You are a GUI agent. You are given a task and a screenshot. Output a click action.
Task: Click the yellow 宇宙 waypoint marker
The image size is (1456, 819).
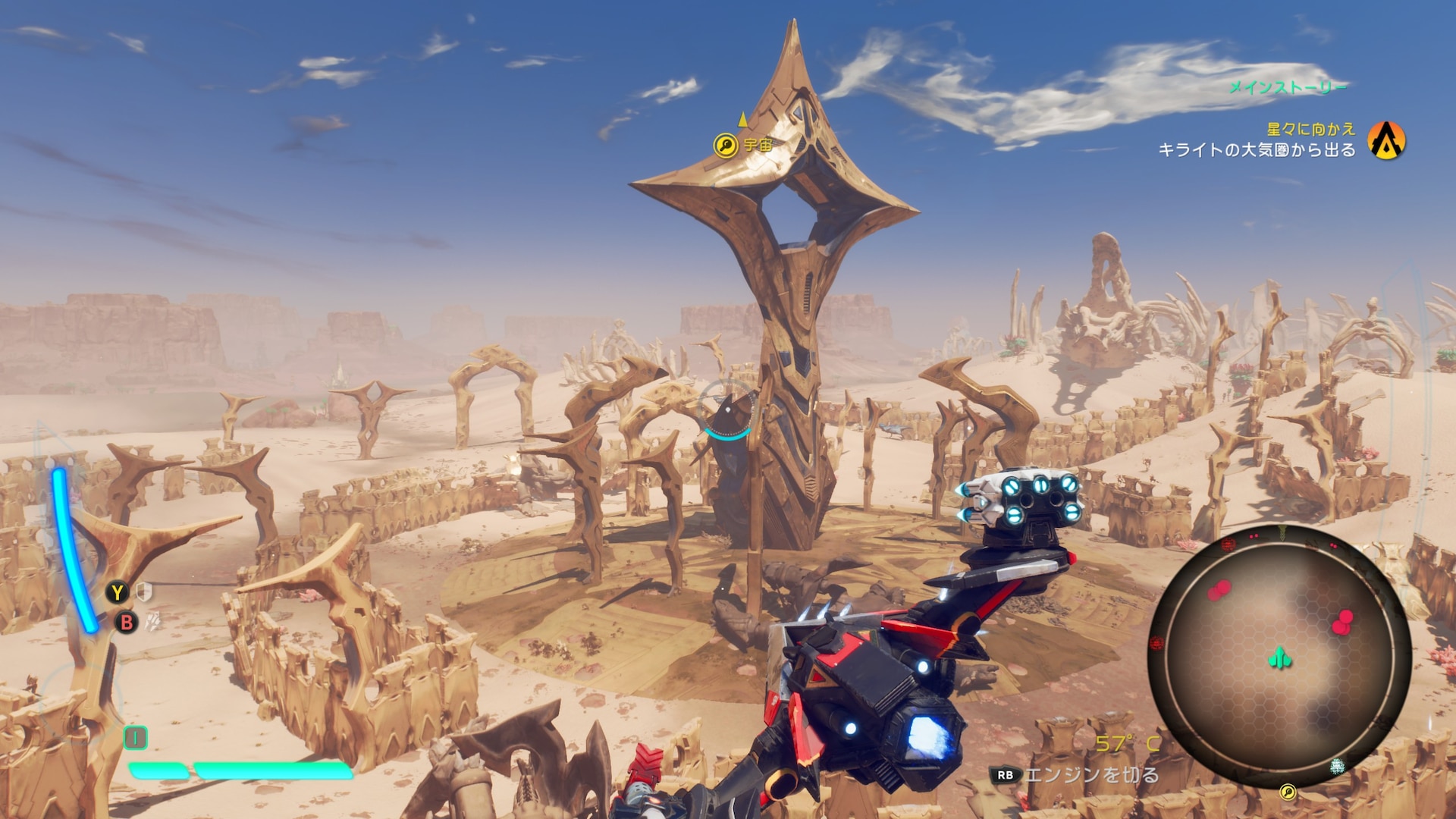pos(726,145)
